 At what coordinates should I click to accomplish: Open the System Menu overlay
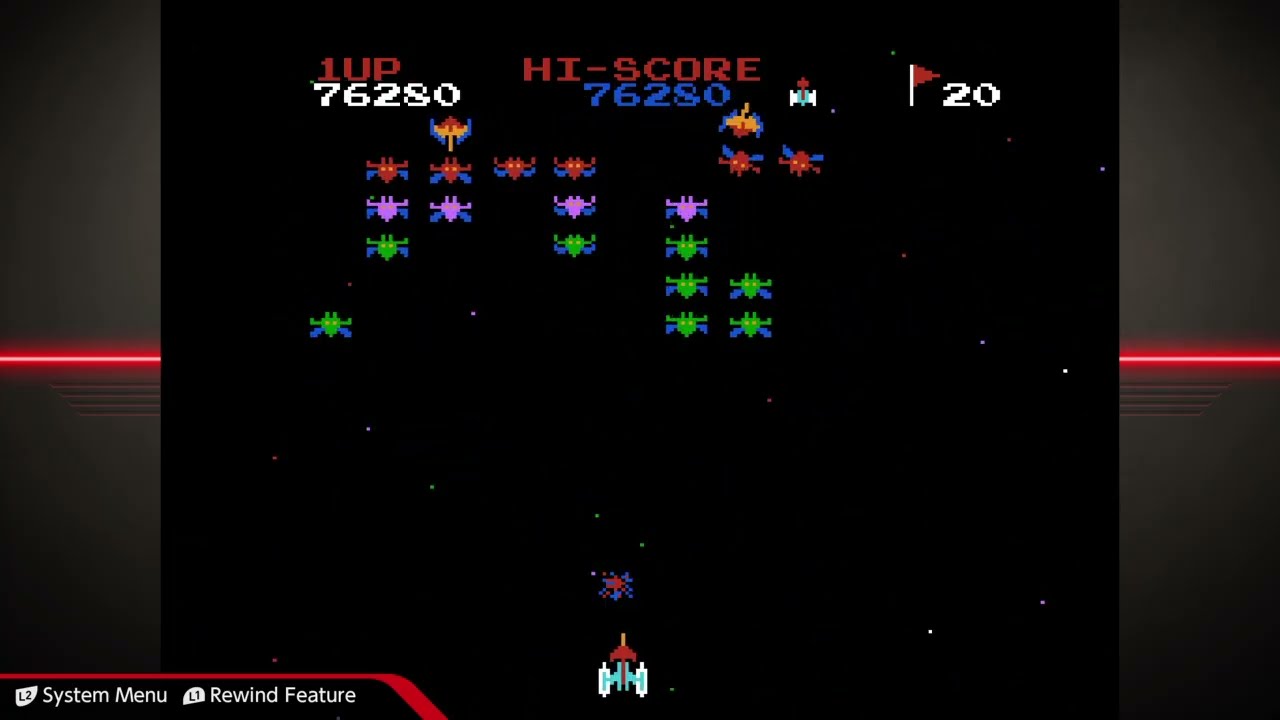[91, 695]
